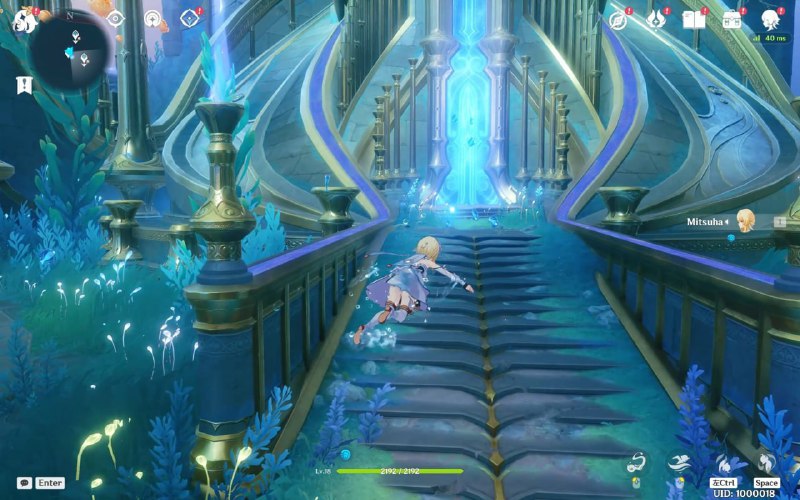Image resolution: width=800 pixels, height=500 pixels.
Task: Open the backpack Inventory
Action: click(x=731, y=19)
